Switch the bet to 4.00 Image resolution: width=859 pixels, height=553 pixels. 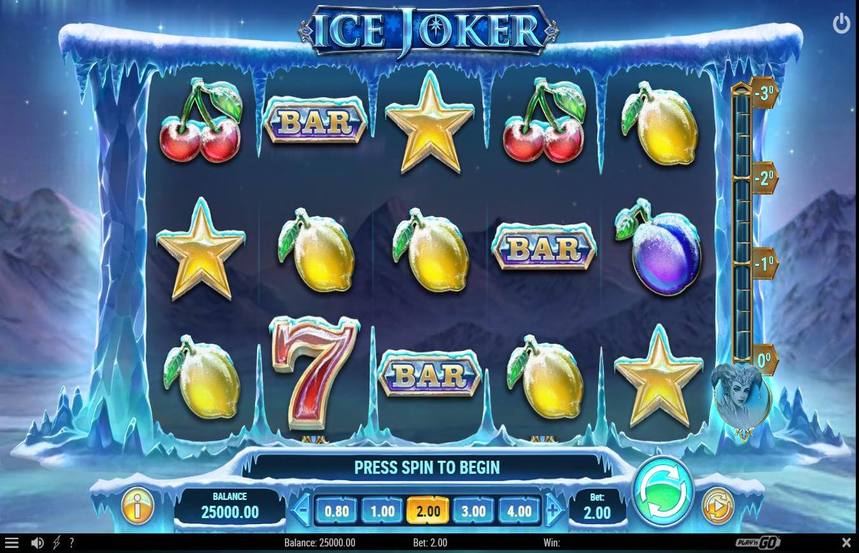(519, 510)
